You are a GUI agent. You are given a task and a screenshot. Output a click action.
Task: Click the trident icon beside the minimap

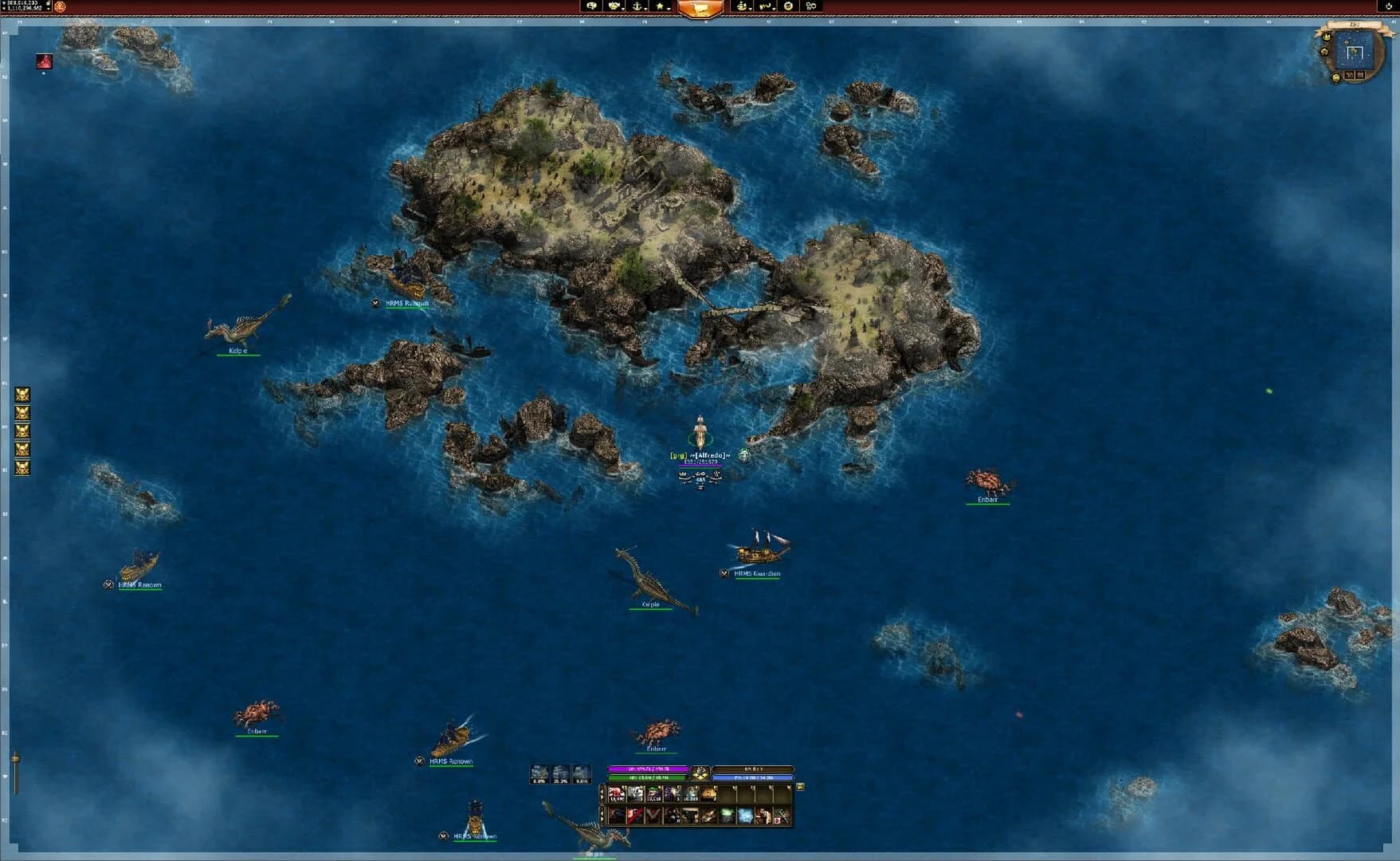tap(1327, 37)
